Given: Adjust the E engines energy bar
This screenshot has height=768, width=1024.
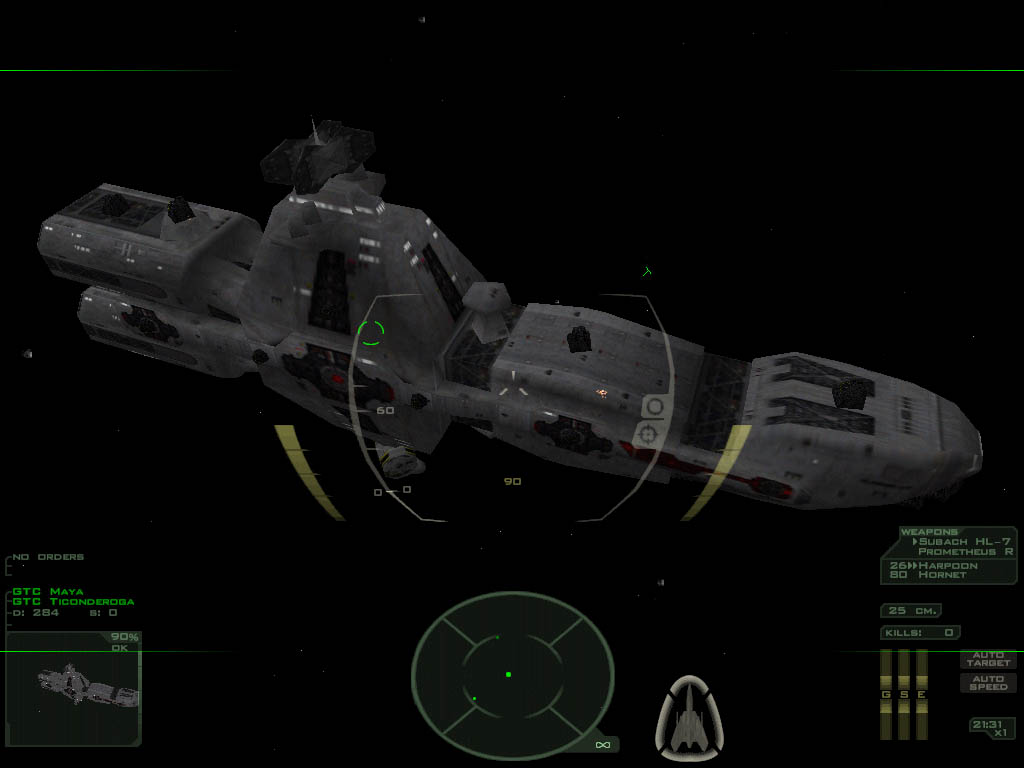Looking at the screenshot, I should click(x=921, y=694).
